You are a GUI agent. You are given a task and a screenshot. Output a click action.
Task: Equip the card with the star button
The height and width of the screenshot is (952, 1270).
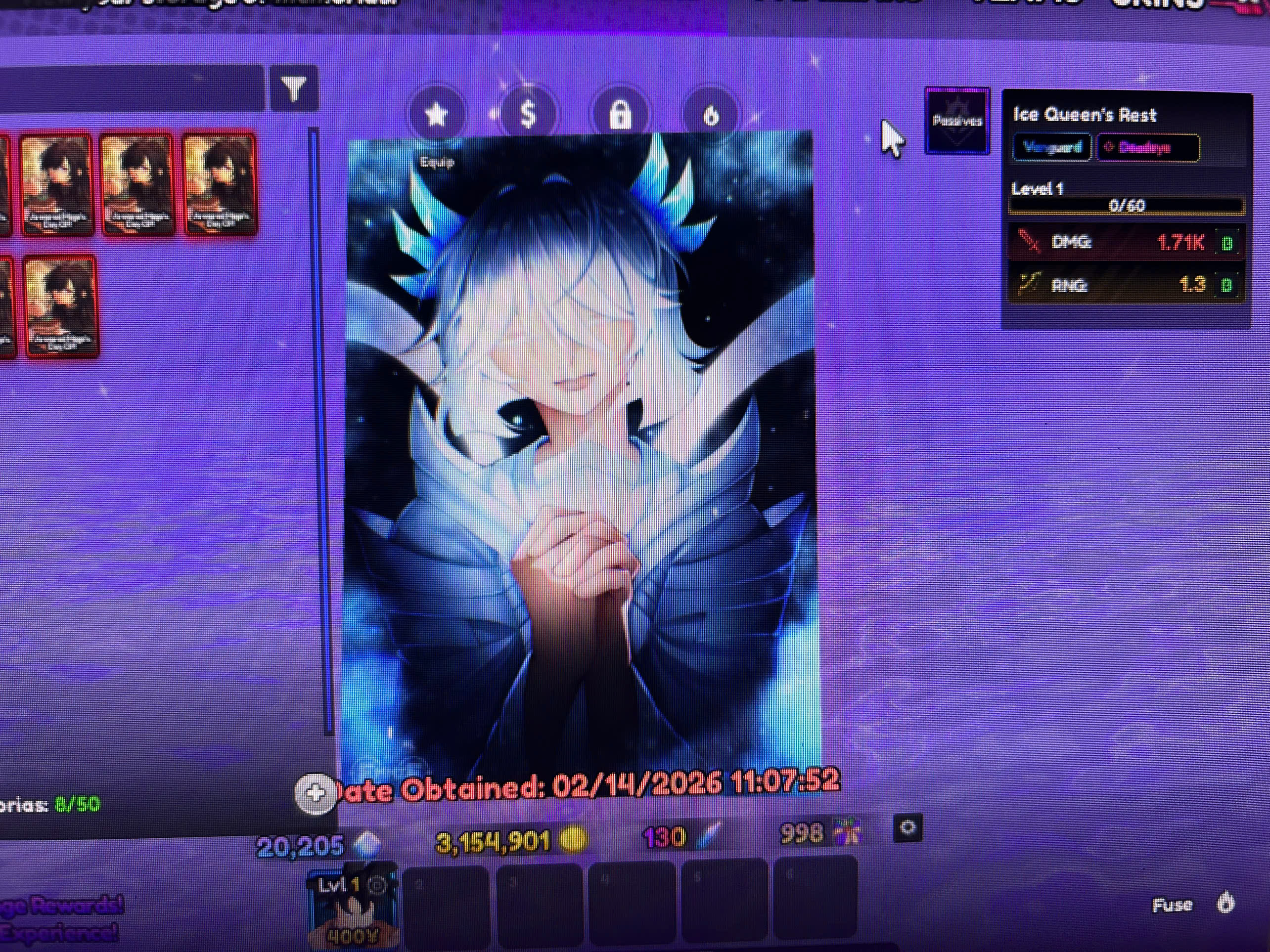pos(436,115)
